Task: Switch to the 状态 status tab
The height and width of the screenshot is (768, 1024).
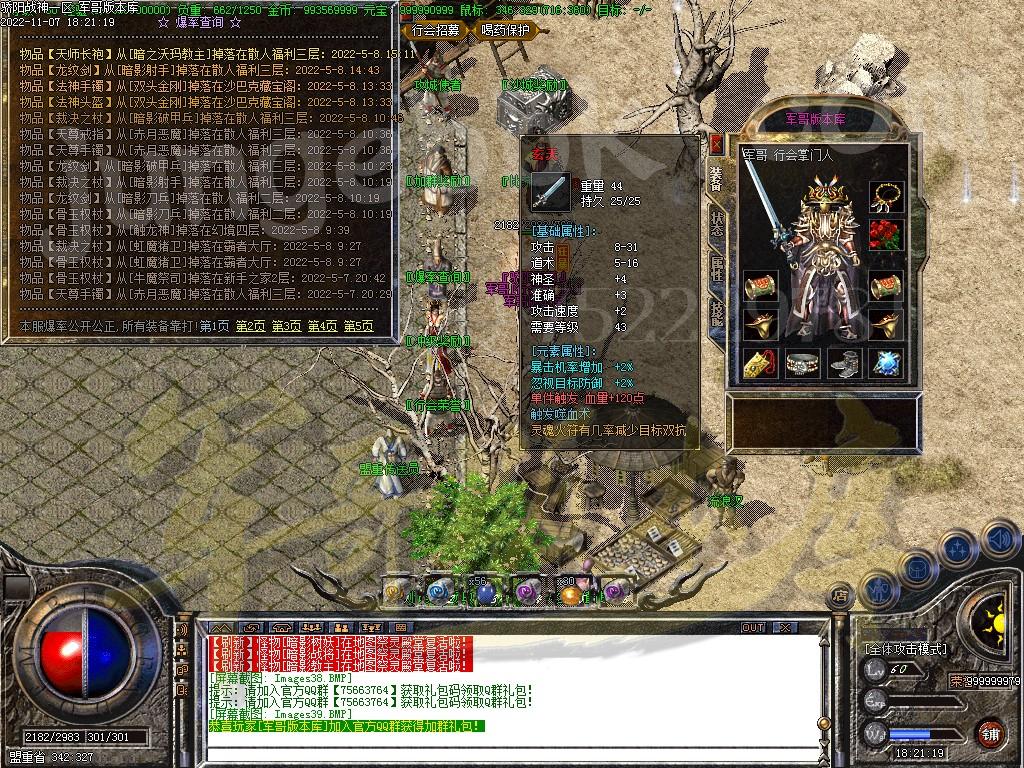Action: 717,223
